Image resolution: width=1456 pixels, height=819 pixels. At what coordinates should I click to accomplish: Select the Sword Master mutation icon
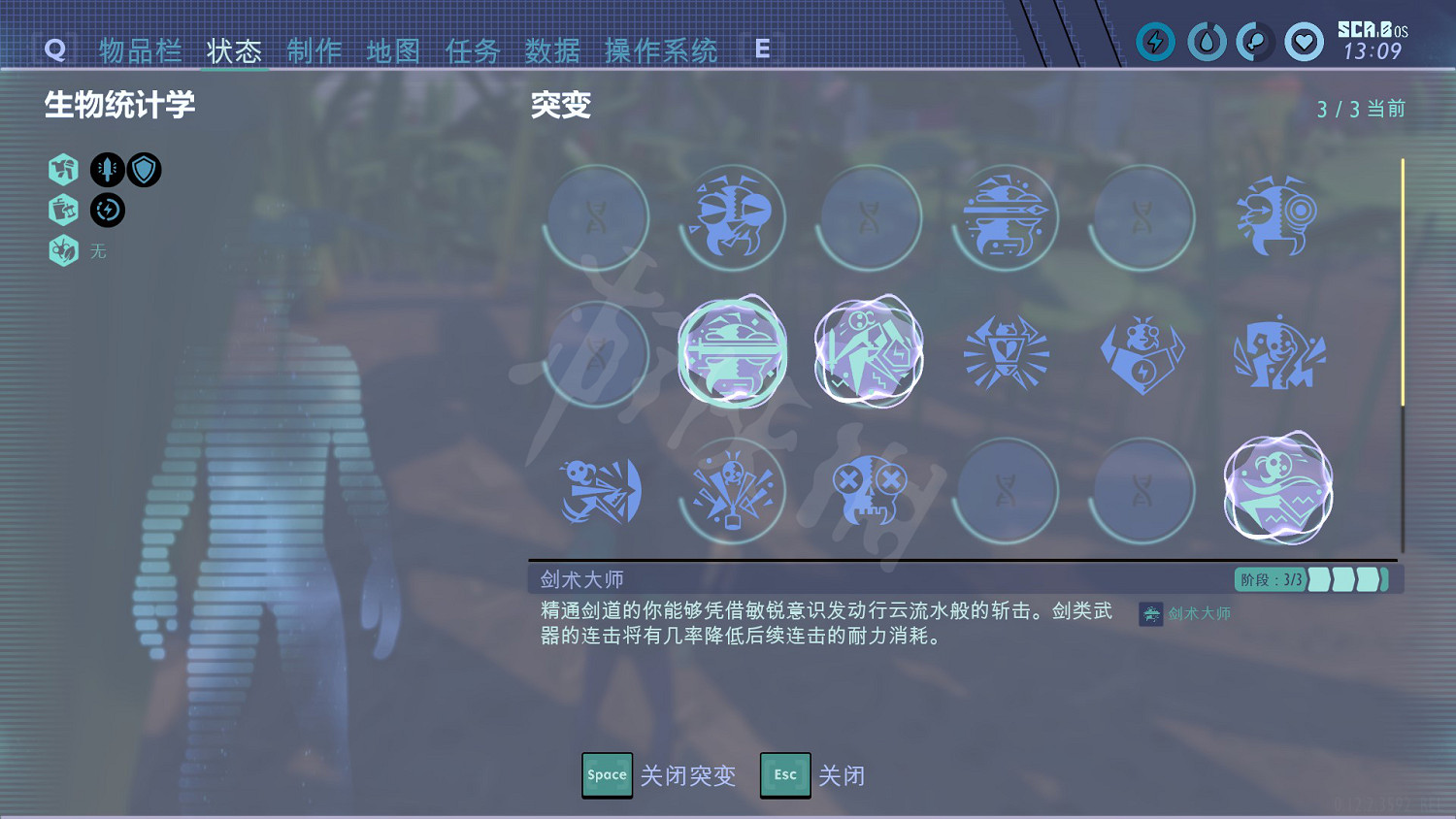(x=733, y=353)
